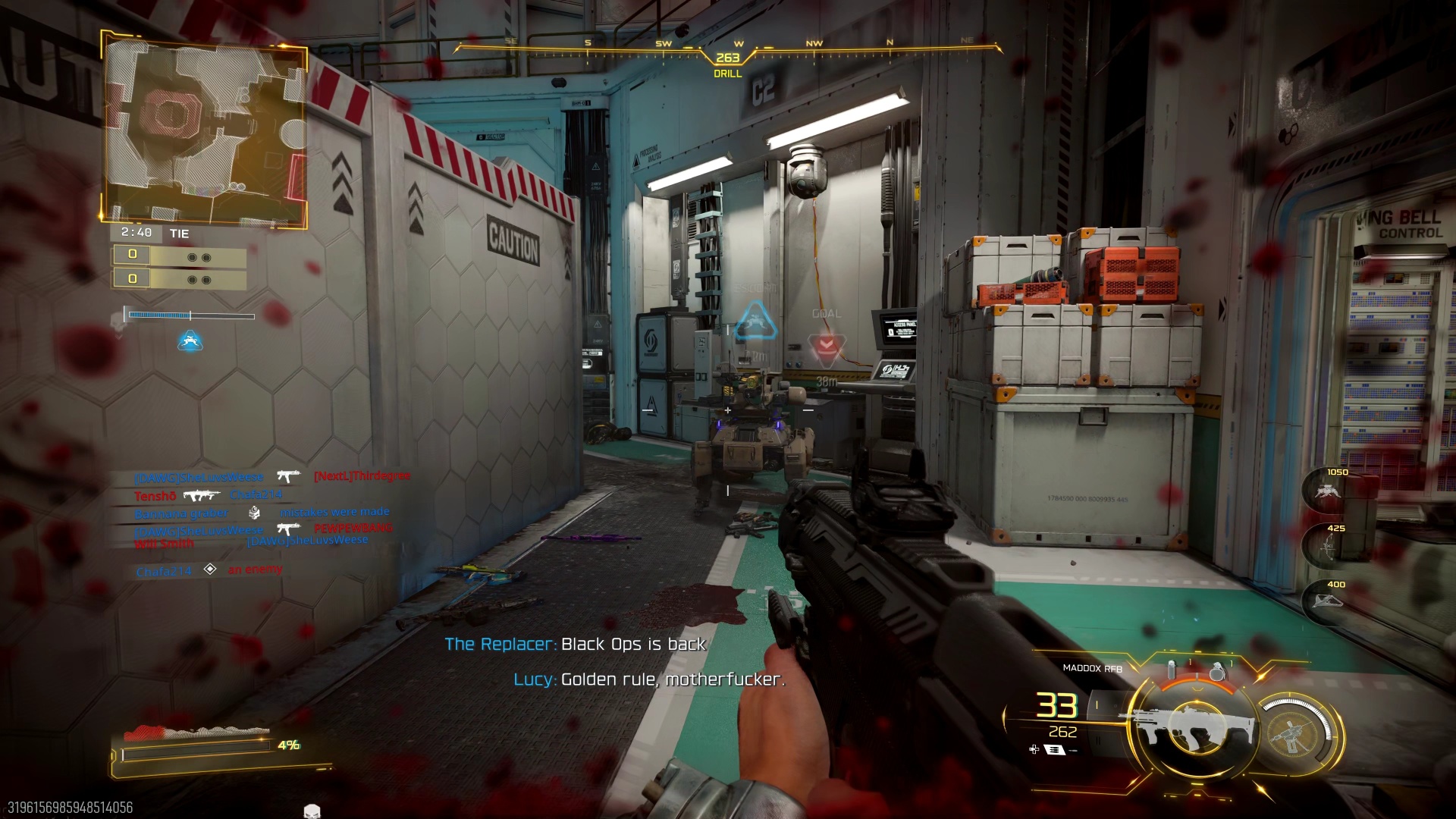Click the concussion grenade equipment icon
Image resolution: width=1456 pixels, height=819 pixels.
[x=1172, y=669]
